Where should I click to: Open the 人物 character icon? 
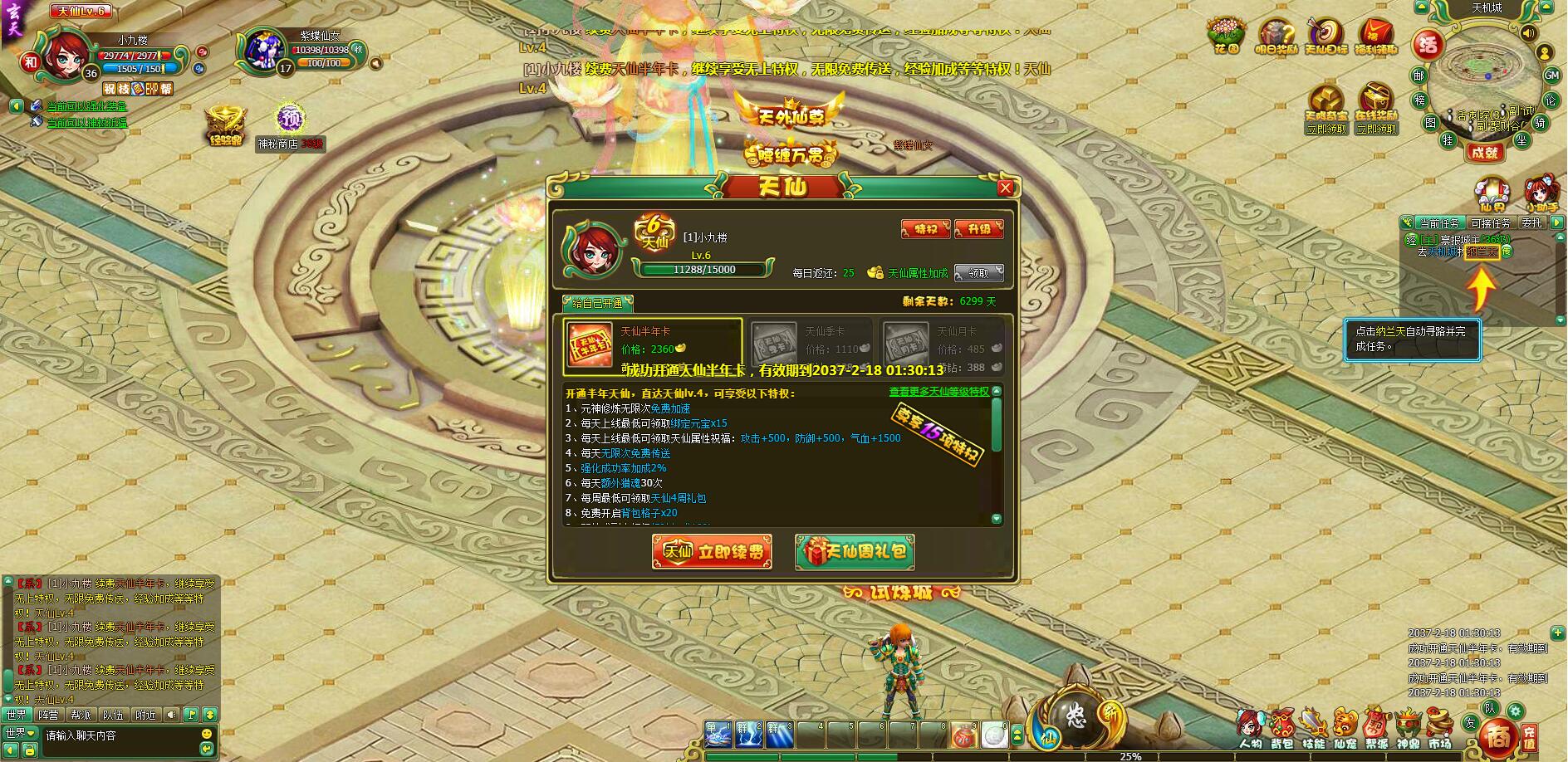(x=1250, y=729)
